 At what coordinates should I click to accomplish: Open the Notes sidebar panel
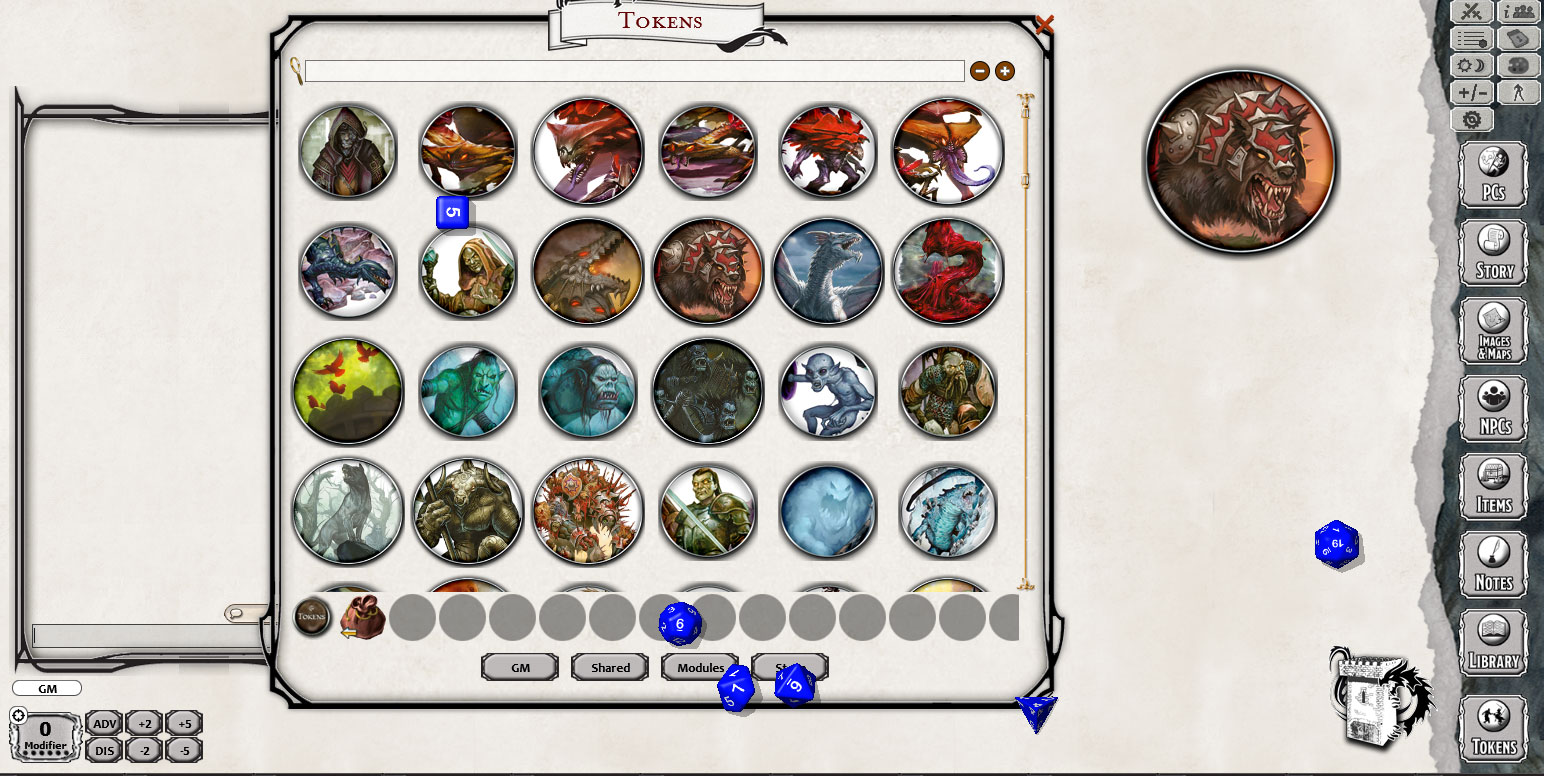(1492, 564)
